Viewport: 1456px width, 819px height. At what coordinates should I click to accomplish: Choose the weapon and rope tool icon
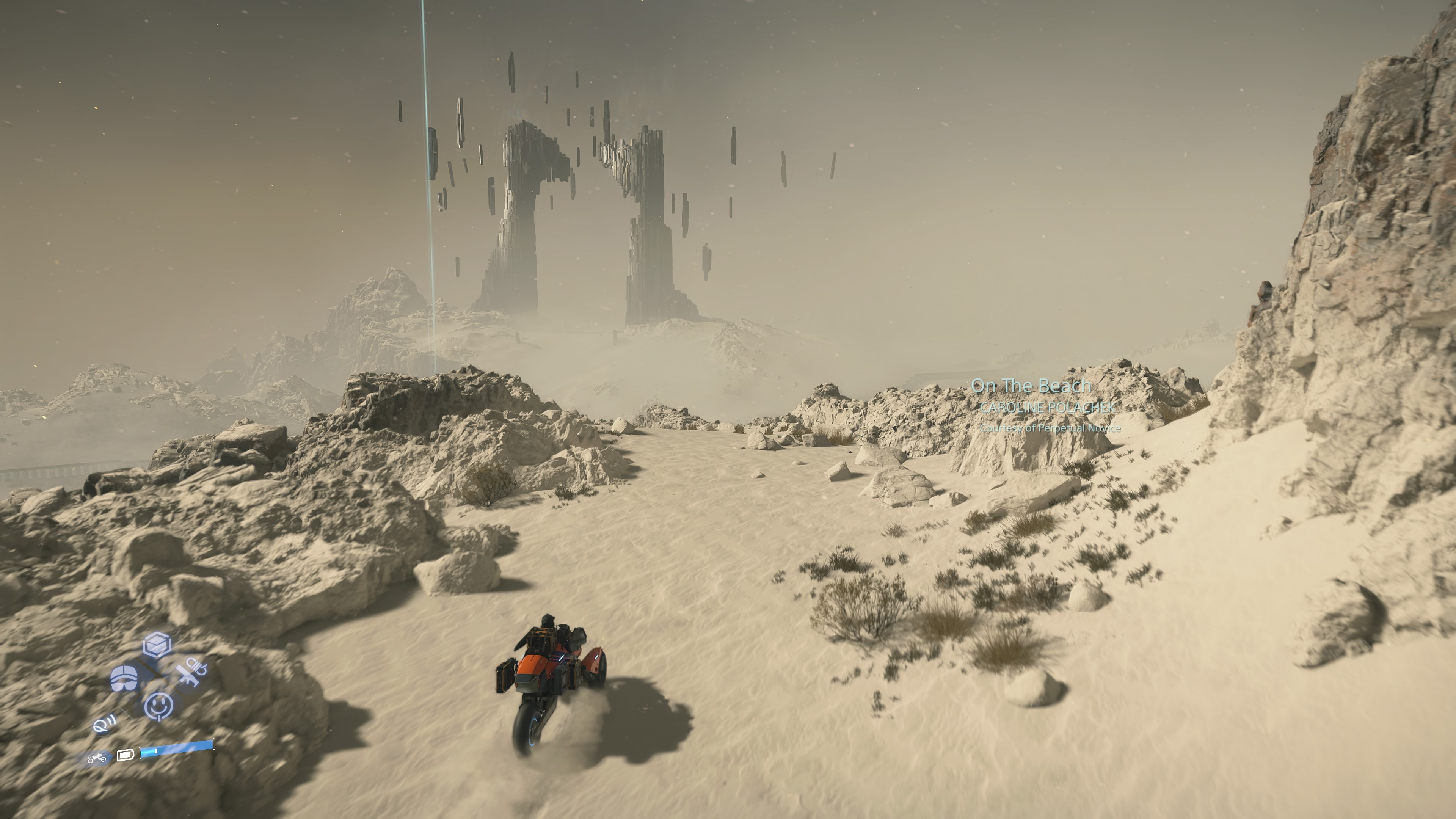tap(191, 672)
